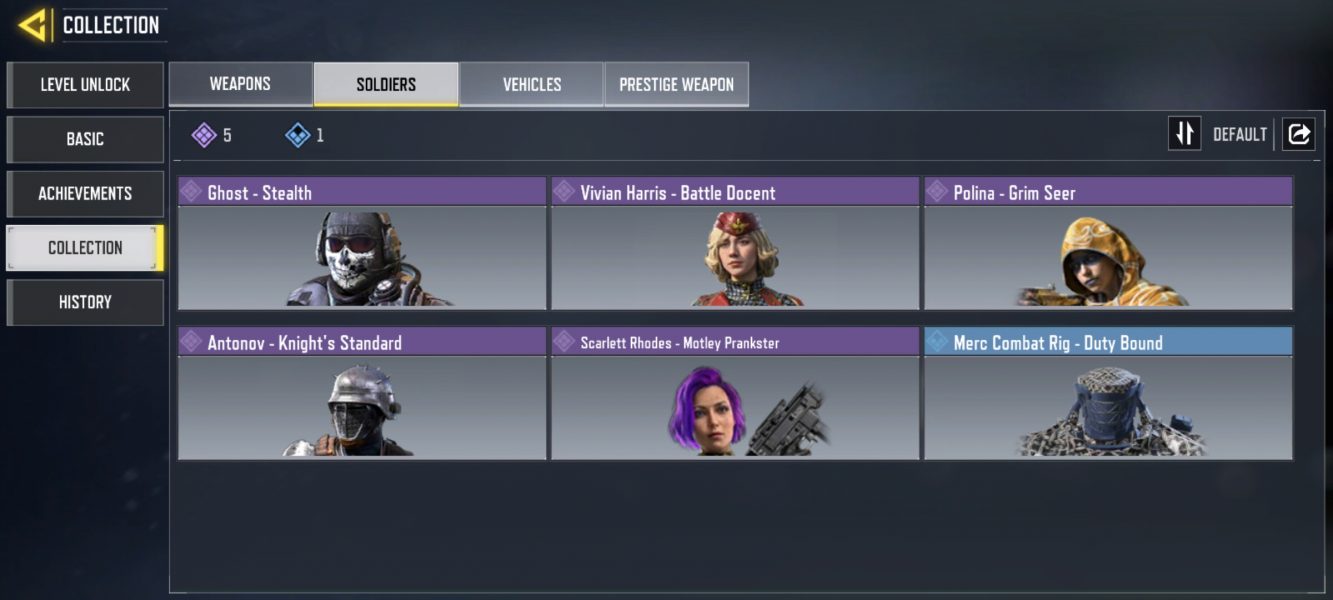
Task: Filter by the purple epic rarity icon
Action: [205, 135]
